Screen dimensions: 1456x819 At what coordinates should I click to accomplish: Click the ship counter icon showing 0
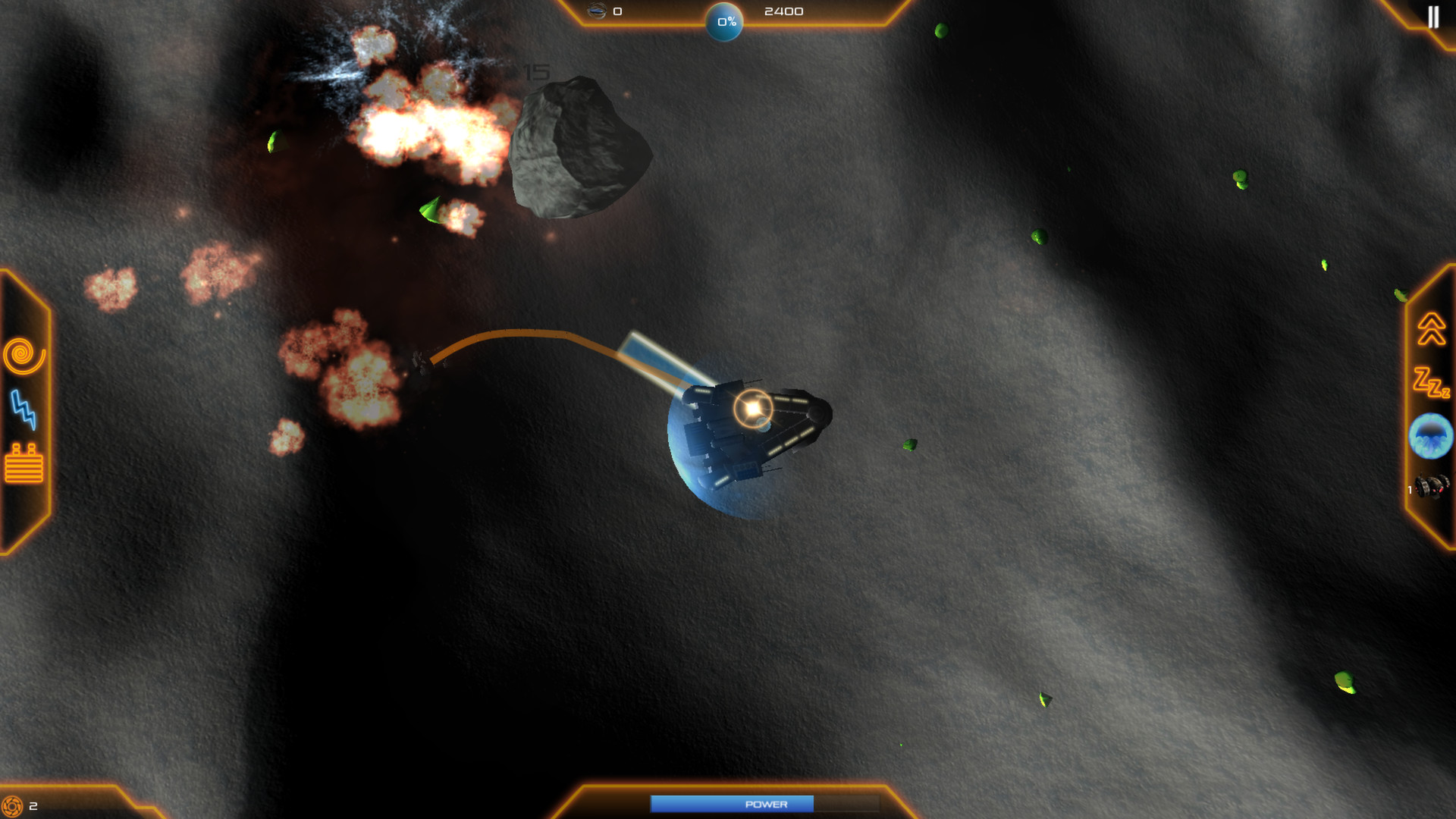[x=598, y=11]
